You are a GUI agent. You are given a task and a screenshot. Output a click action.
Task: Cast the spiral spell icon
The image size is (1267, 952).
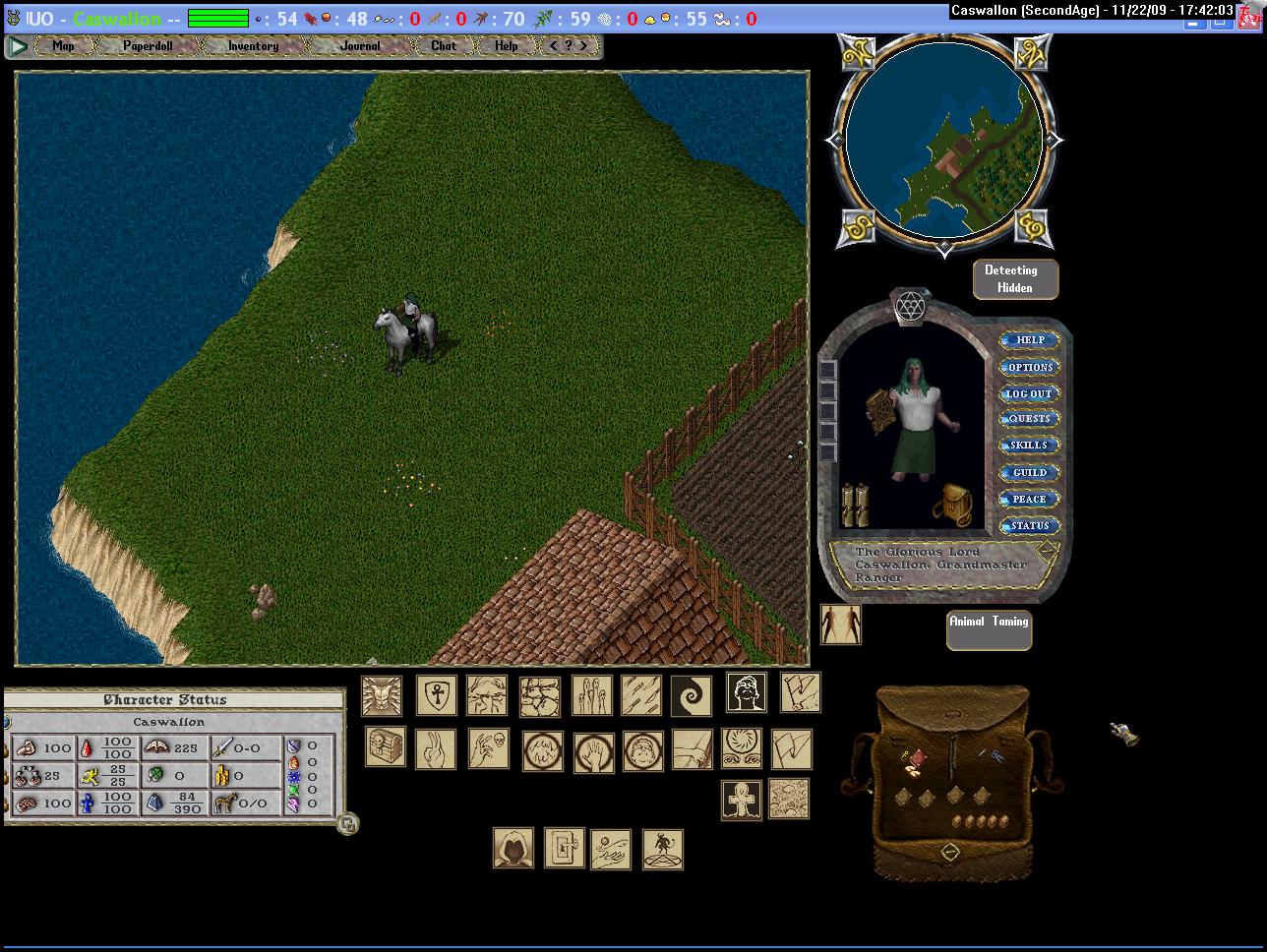click(x=691, y=695)
